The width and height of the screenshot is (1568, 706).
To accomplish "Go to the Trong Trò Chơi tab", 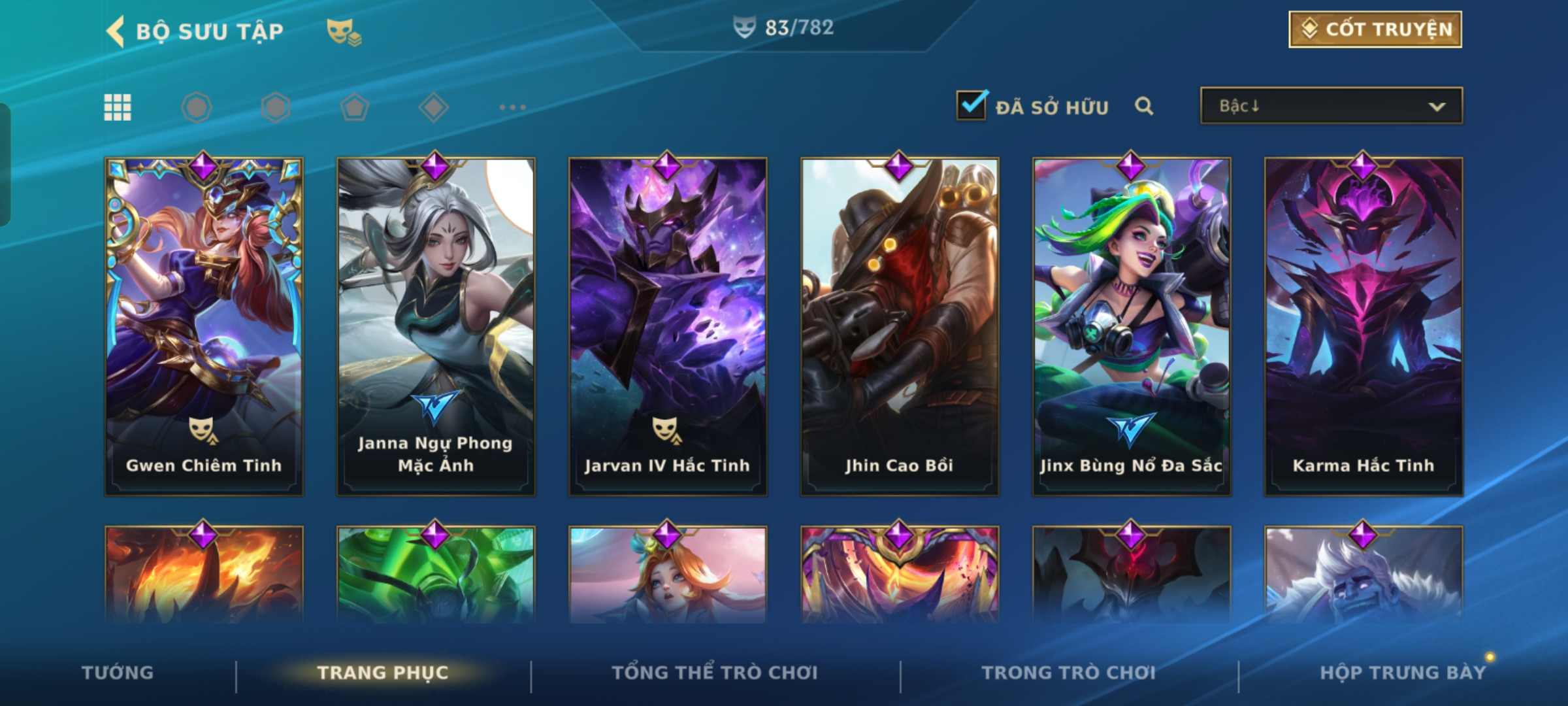I will pos(1069,673).
